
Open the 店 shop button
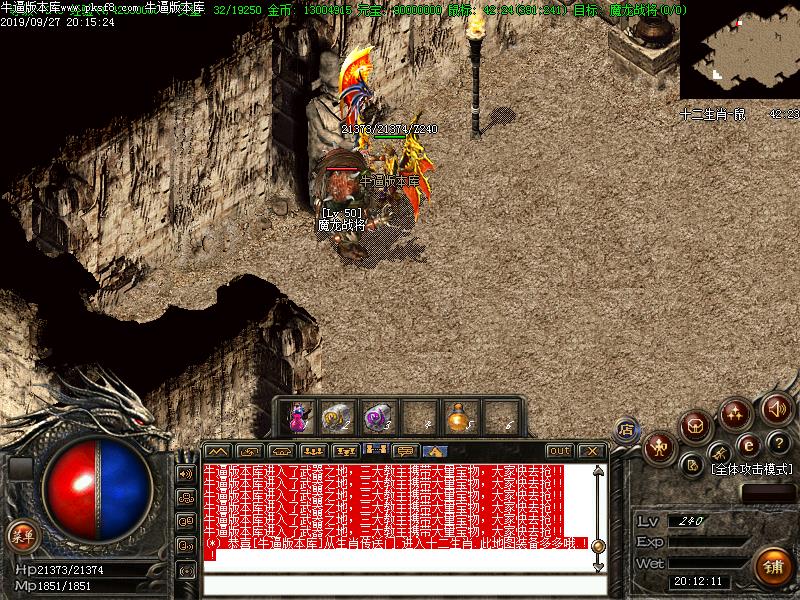coord(627,430)
